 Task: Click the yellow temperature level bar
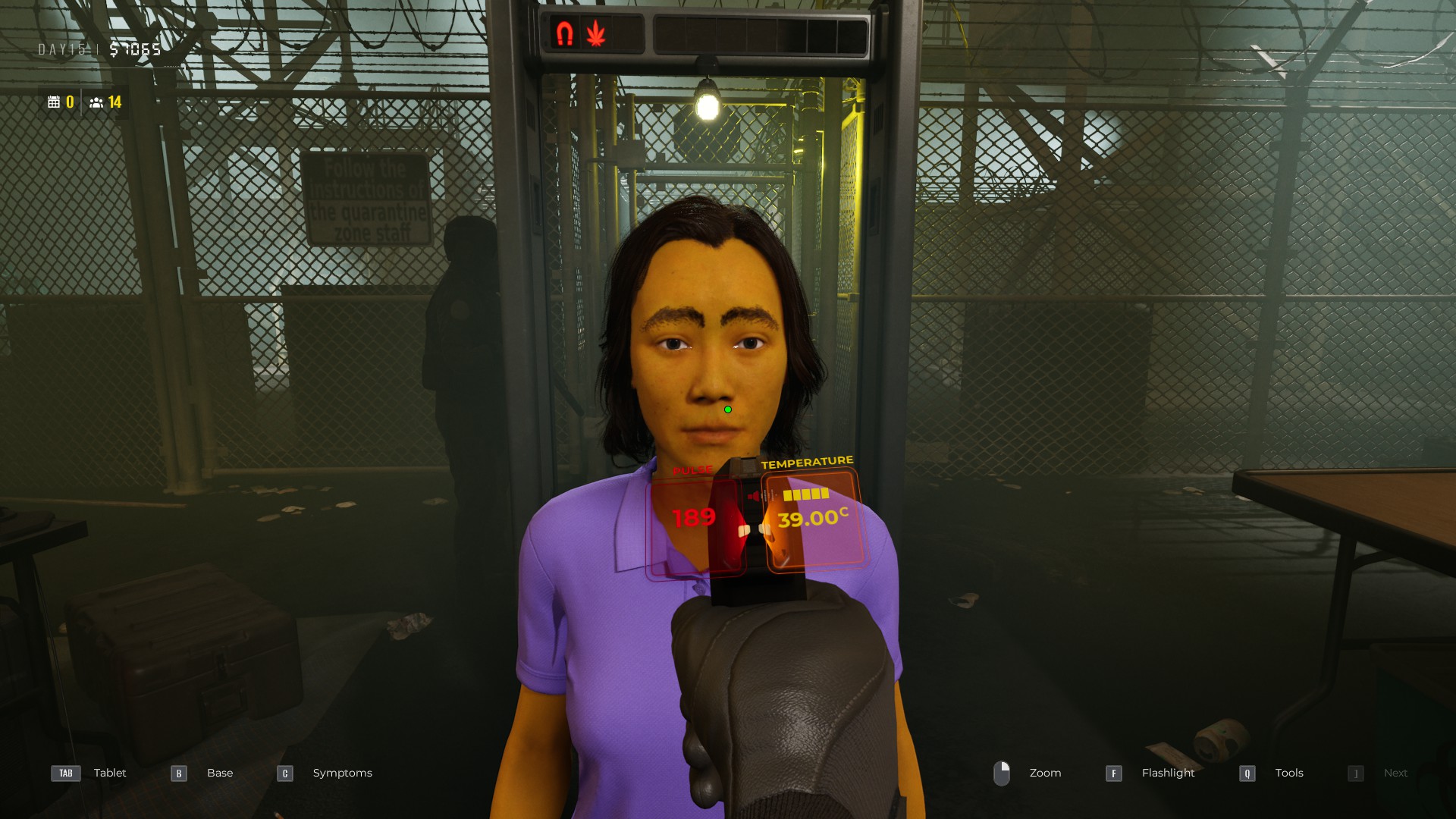point(807,493)
